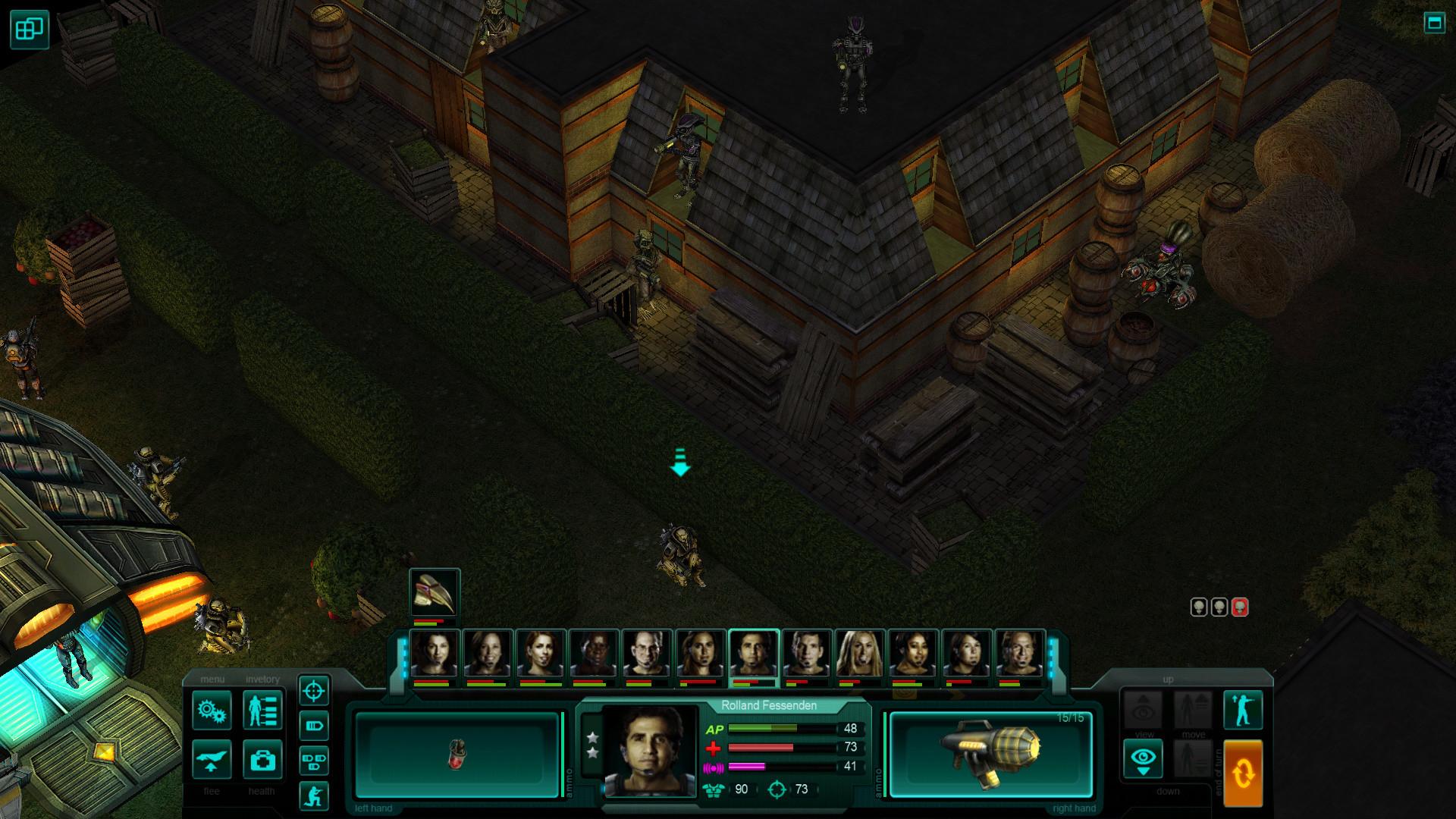The image size is (1456, 819).
Task: Select the red highlighted alien head icon
Action: [1240, 607]
